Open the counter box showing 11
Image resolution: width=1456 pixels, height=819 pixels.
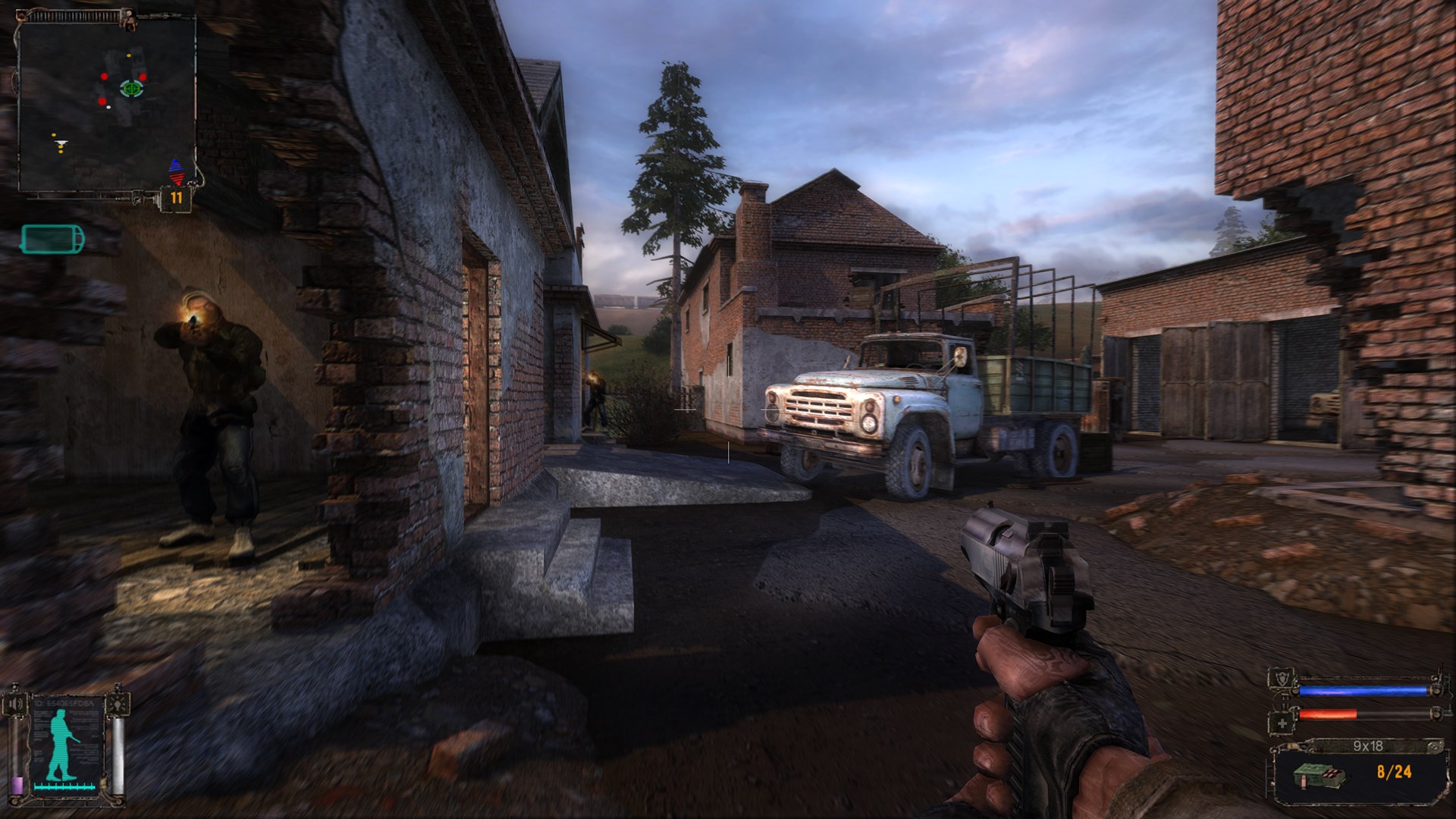177,196
